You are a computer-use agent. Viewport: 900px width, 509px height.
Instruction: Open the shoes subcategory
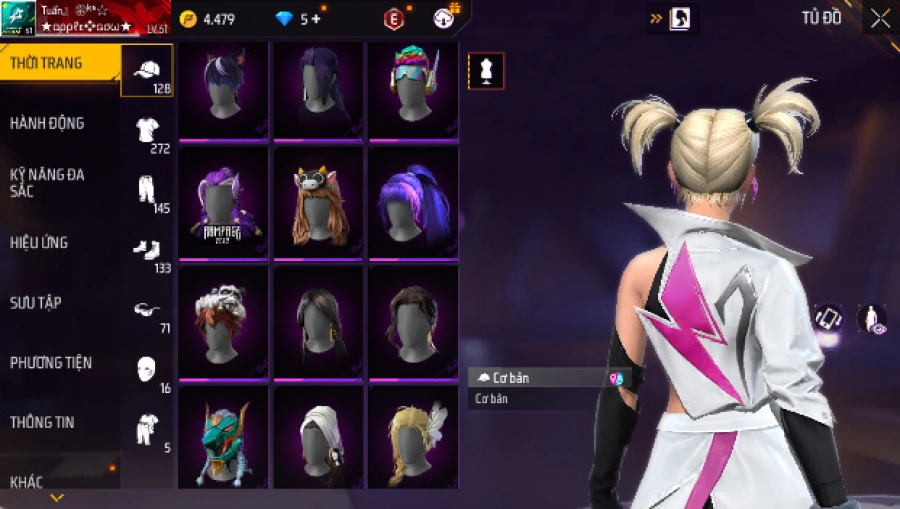tap(147, 249)
